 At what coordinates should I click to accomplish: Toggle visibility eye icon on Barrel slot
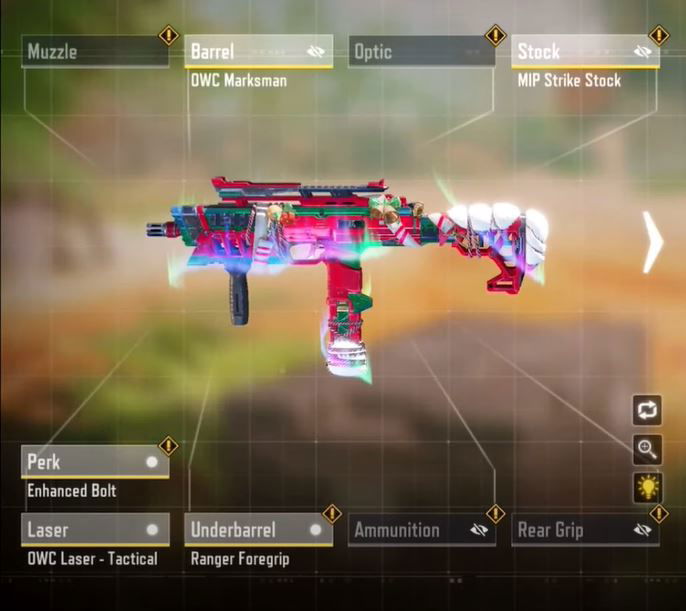tap(316, 52)
